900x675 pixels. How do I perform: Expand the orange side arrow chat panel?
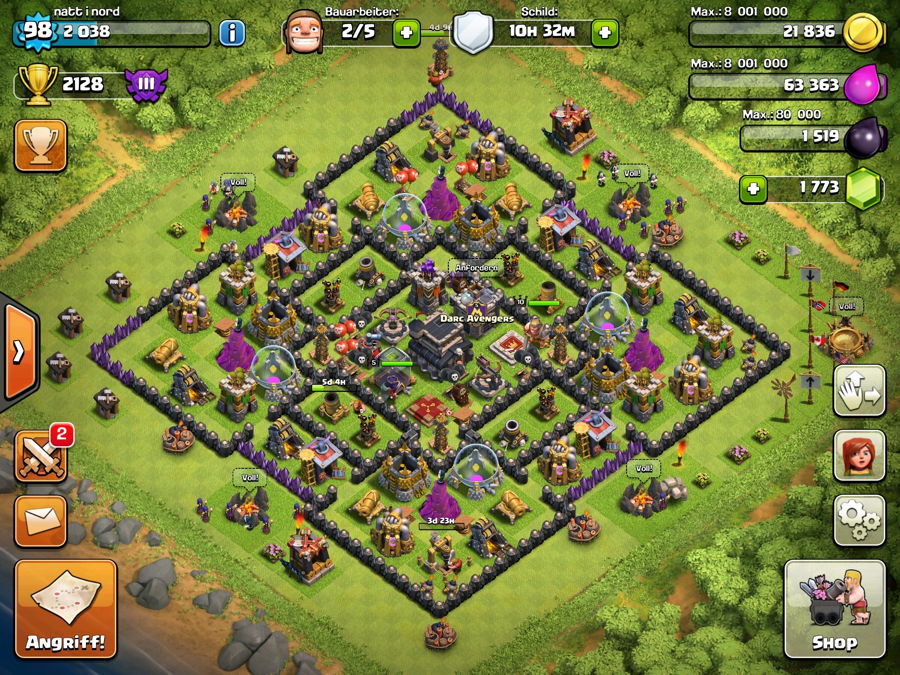tap(19, 351)
